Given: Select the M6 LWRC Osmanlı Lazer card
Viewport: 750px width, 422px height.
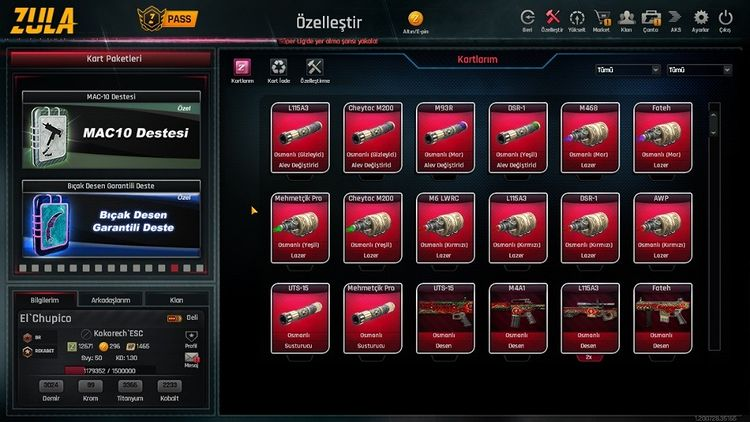Looking at the screenshot, I should 446,228.
